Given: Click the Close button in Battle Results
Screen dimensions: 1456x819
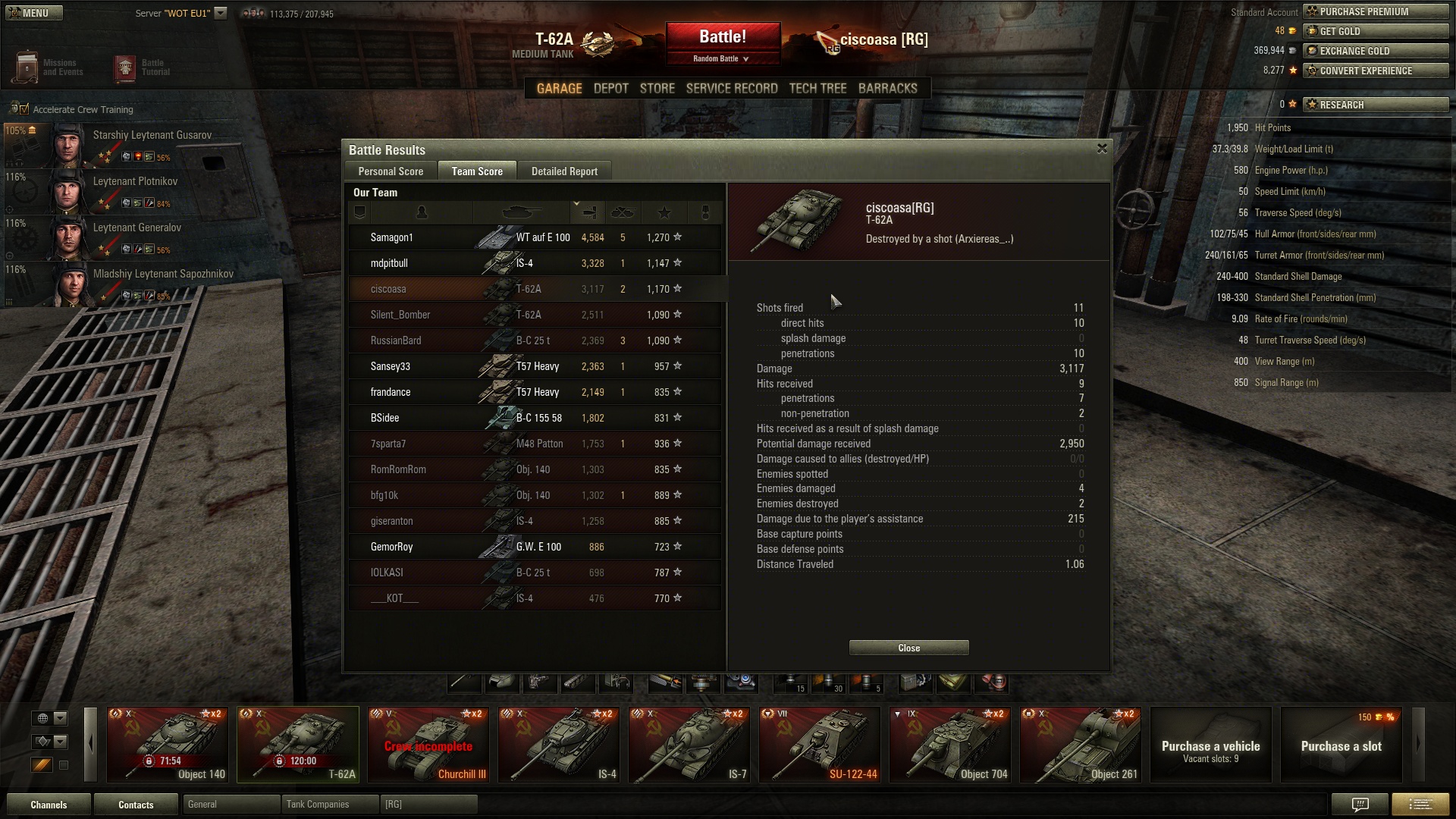Looking at the screenshot, I should (x=908, y=648).
